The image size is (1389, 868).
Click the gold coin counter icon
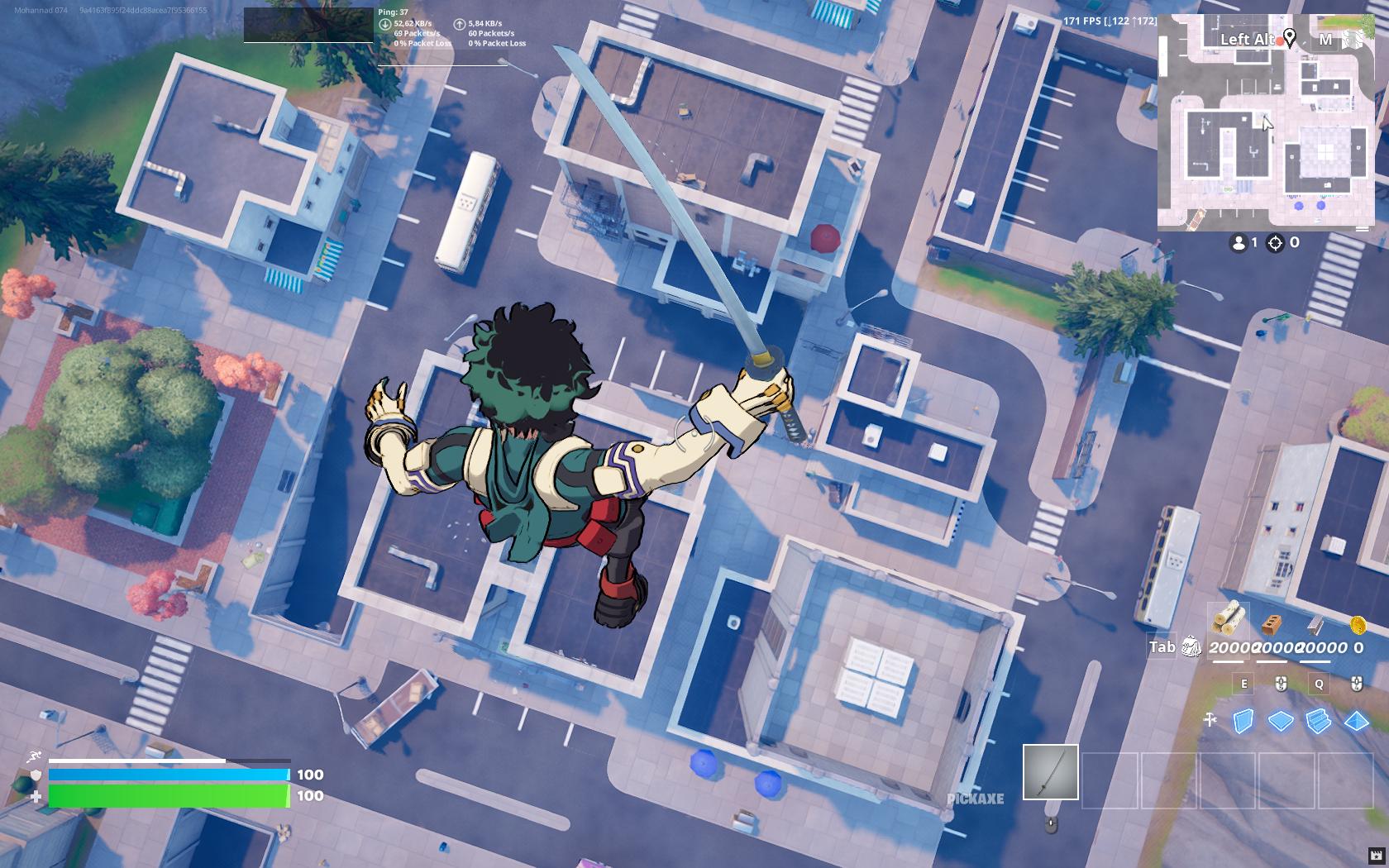1358,625
